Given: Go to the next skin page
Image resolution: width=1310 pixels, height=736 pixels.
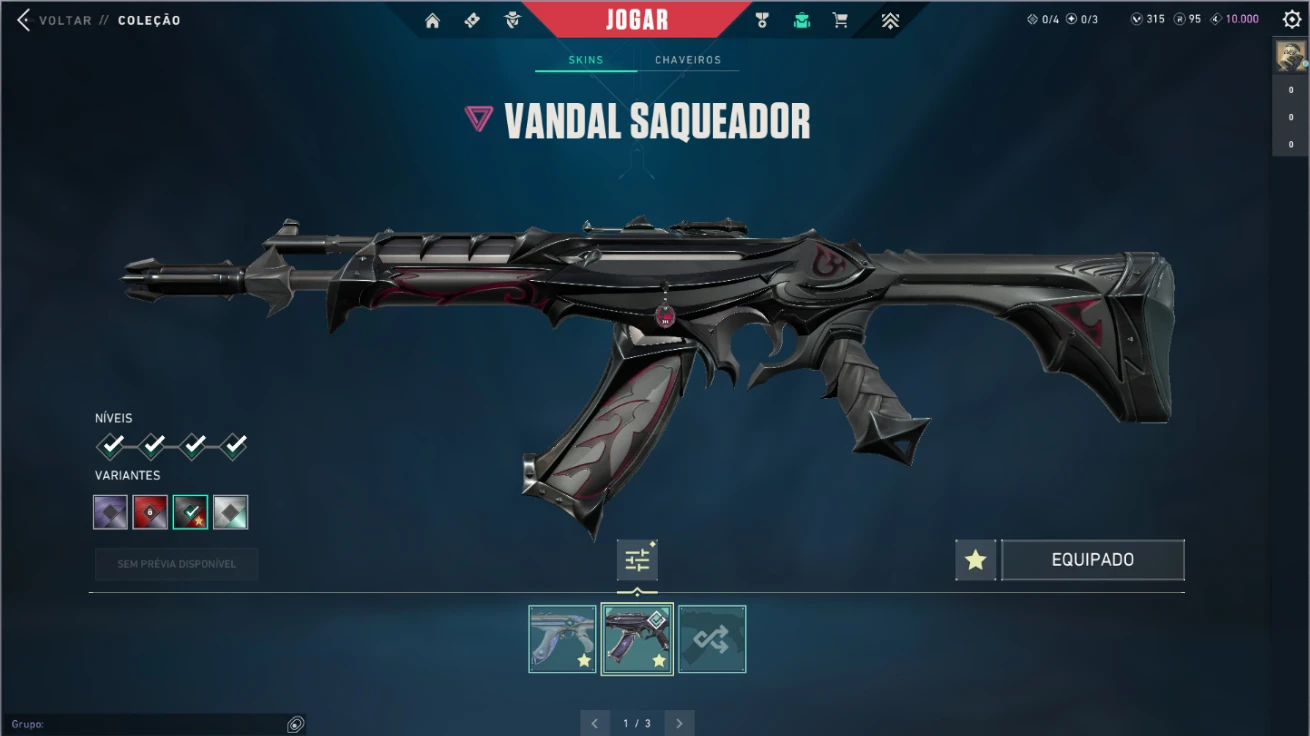Looking at the screenshot, I should coord(680,723).
